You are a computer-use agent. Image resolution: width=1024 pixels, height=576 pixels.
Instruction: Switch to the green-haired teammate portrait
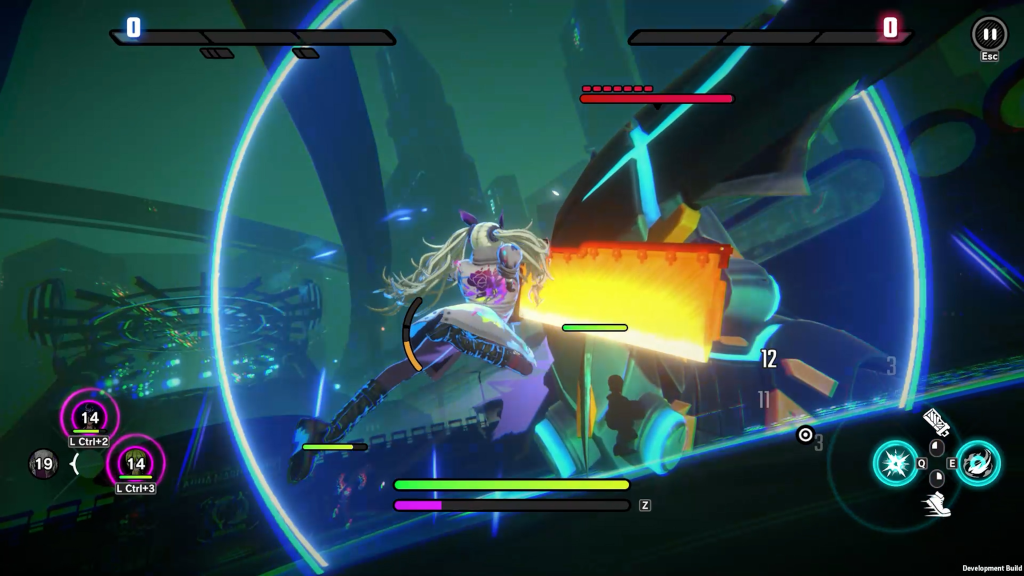[x=135, y=462]
